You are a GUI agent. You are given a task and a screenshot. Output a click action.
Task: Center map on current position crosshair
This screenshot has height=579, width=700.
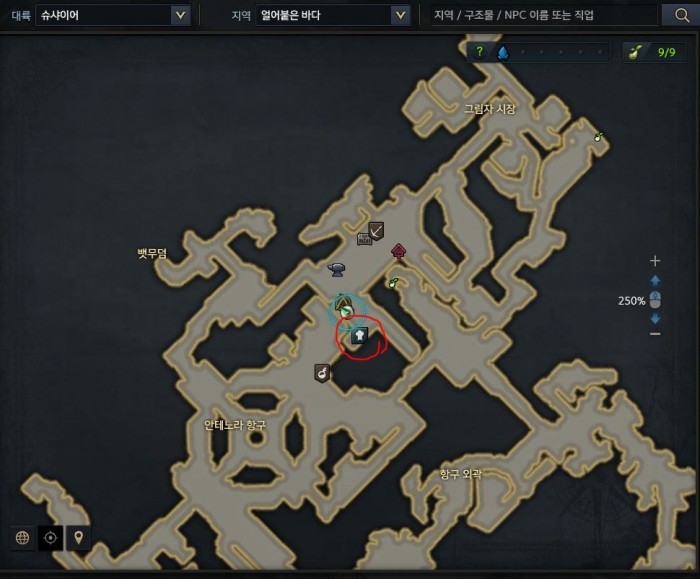click(50, 538)
